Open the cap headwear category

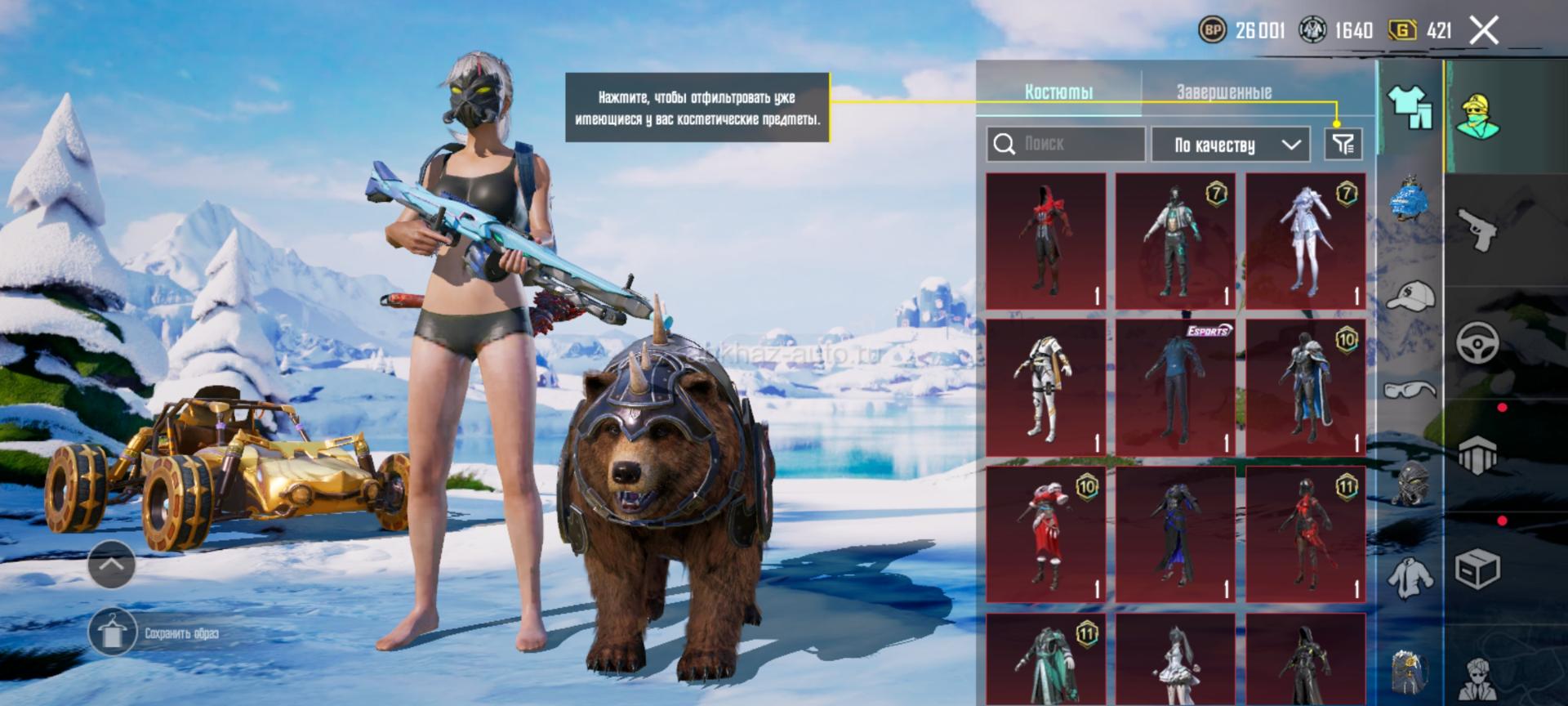tap(1410, 296)
